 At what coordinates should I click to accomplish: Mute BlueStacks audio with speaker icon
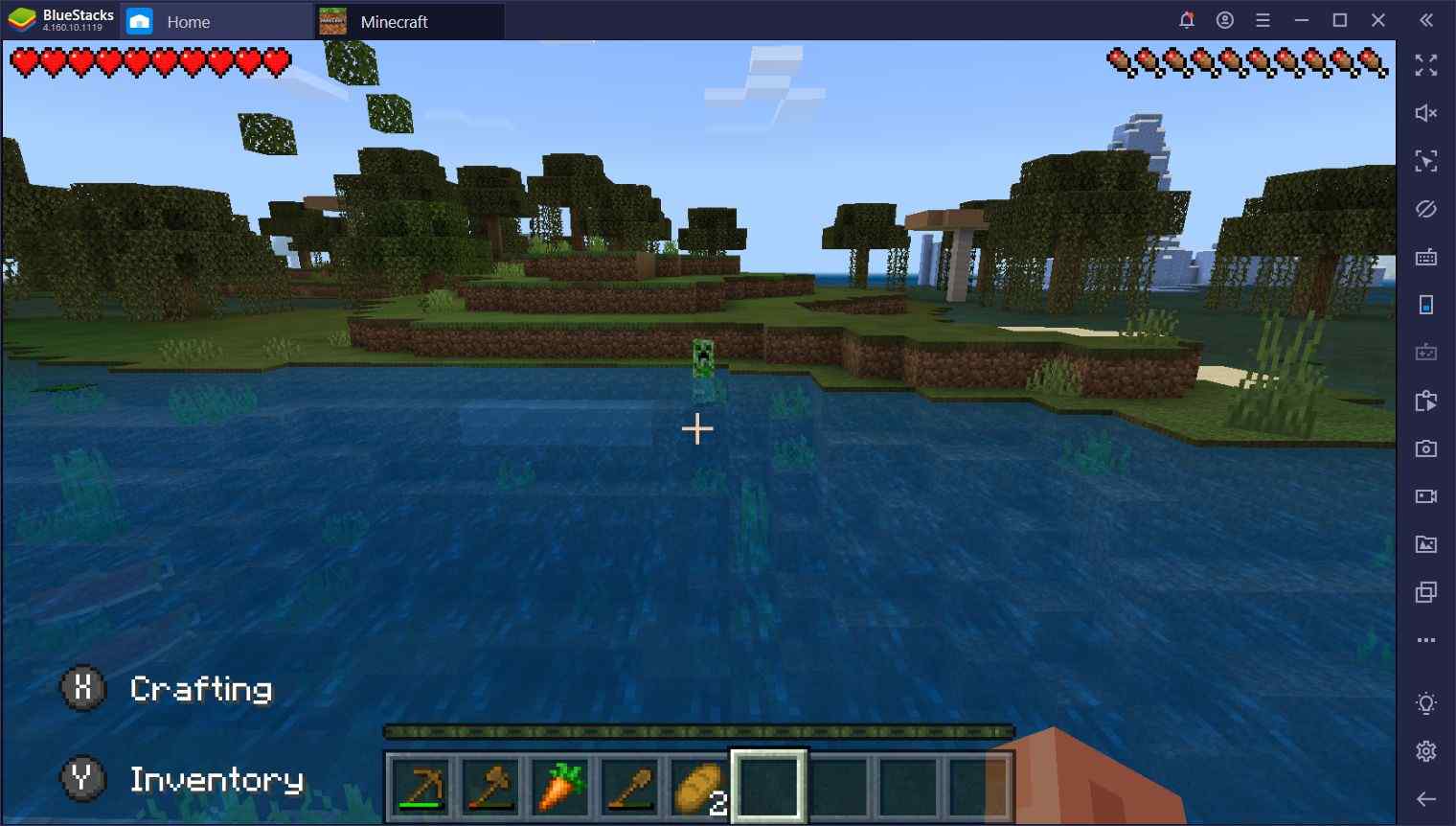[1426, 113]
